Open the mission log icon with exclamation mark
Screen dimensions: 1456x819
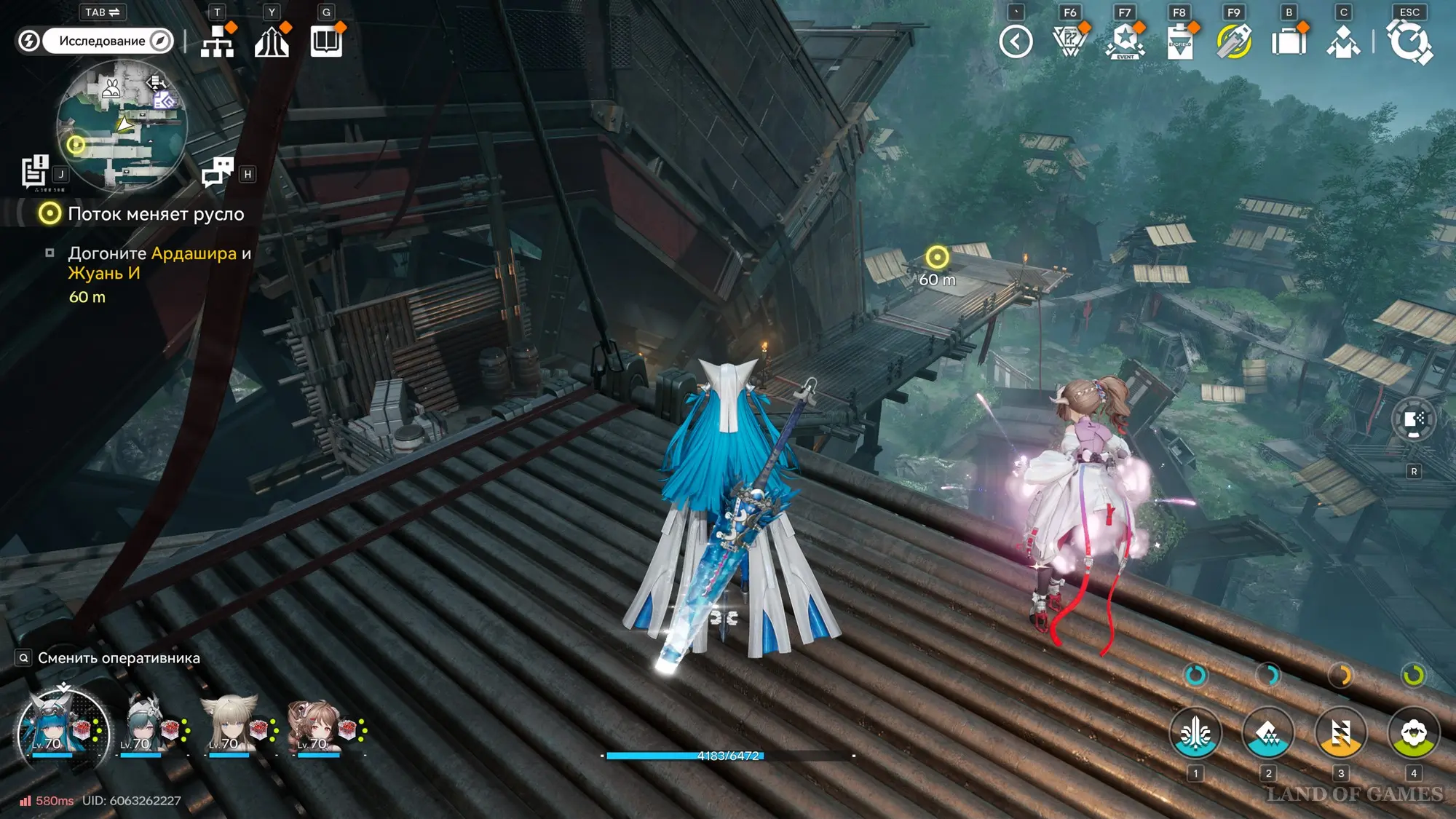click(34, 172)
